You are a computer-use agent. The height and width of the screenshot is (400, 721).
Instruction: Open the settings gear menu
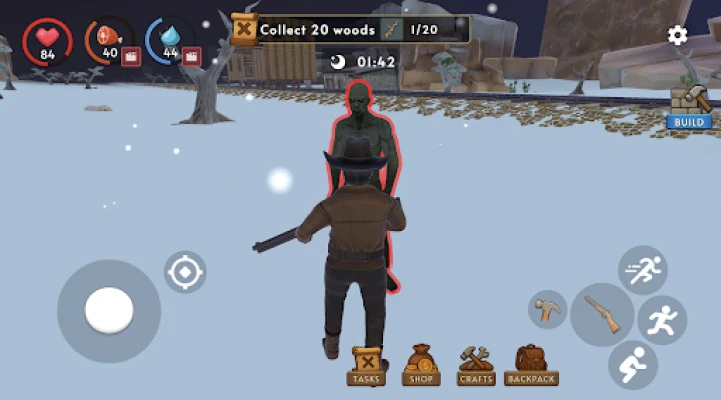[x=677, y=36]
